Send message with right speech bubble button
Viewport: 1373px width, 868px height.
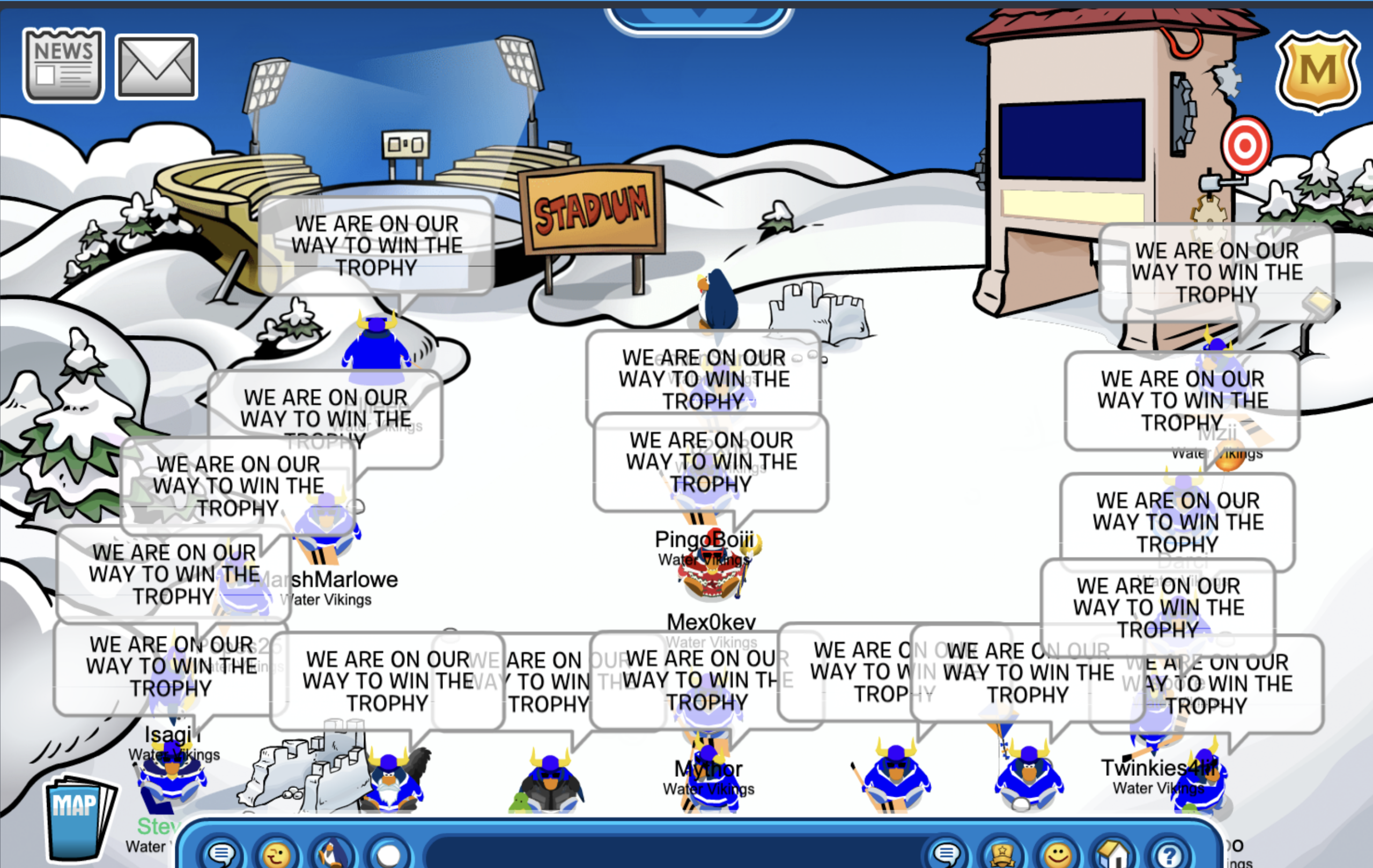tap(947, 854)
